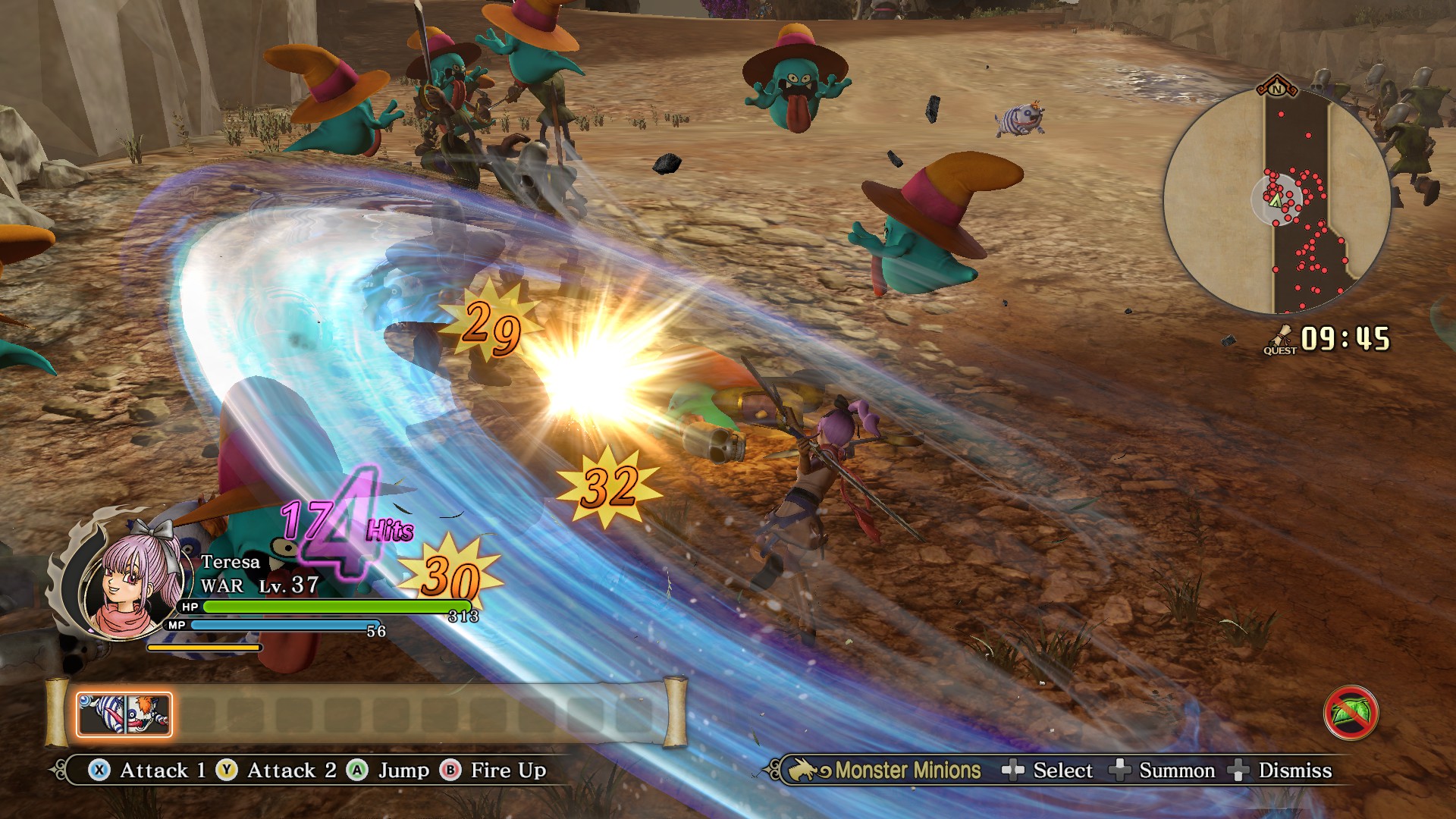Click the crossed-out green leaf icon
This screenshot has width=1456, height=819.
[1351, 713]
